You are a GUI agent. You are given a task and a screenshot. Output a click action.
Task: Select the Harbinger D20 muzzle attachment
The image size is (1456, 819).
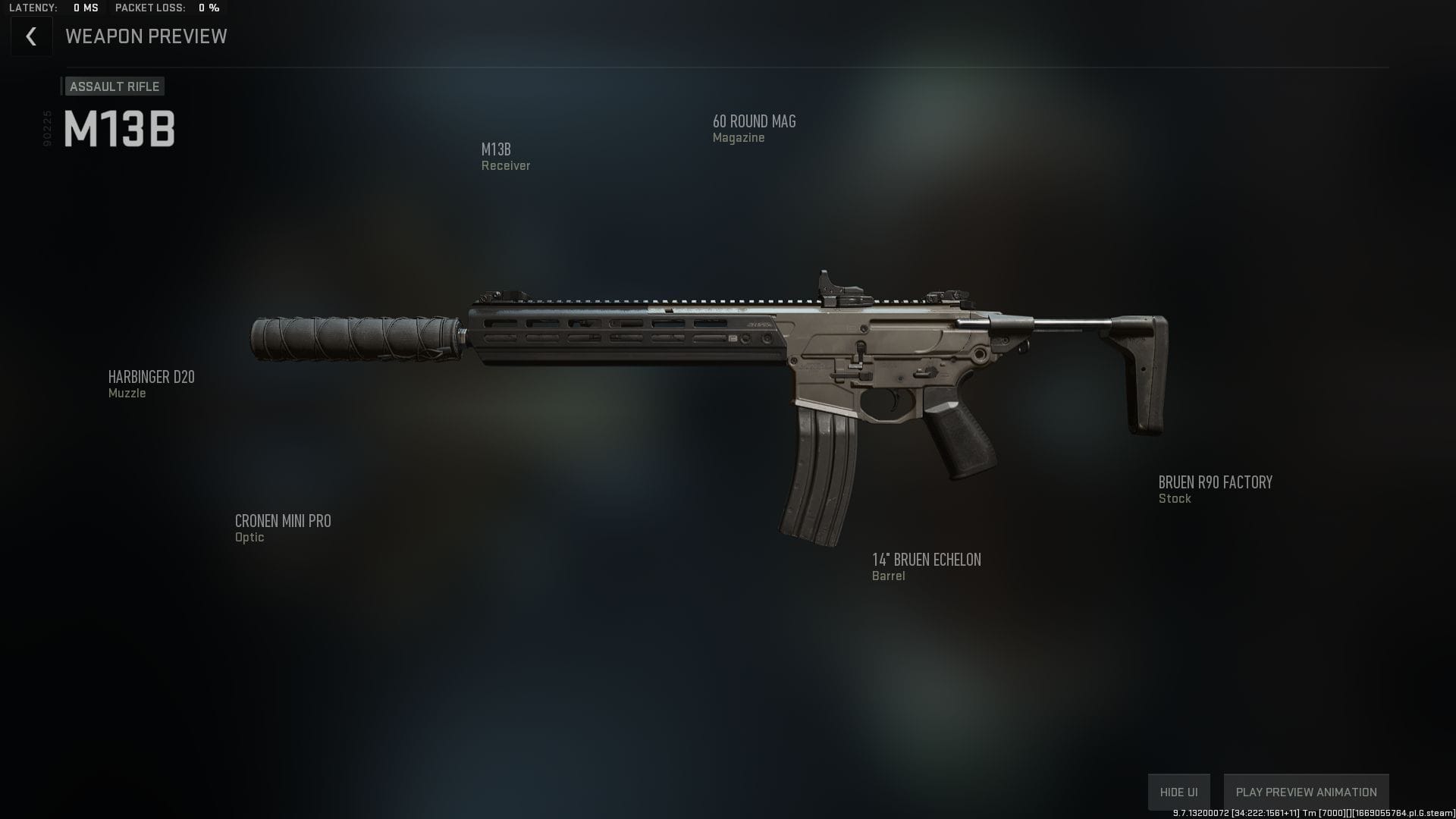(151, 383)
